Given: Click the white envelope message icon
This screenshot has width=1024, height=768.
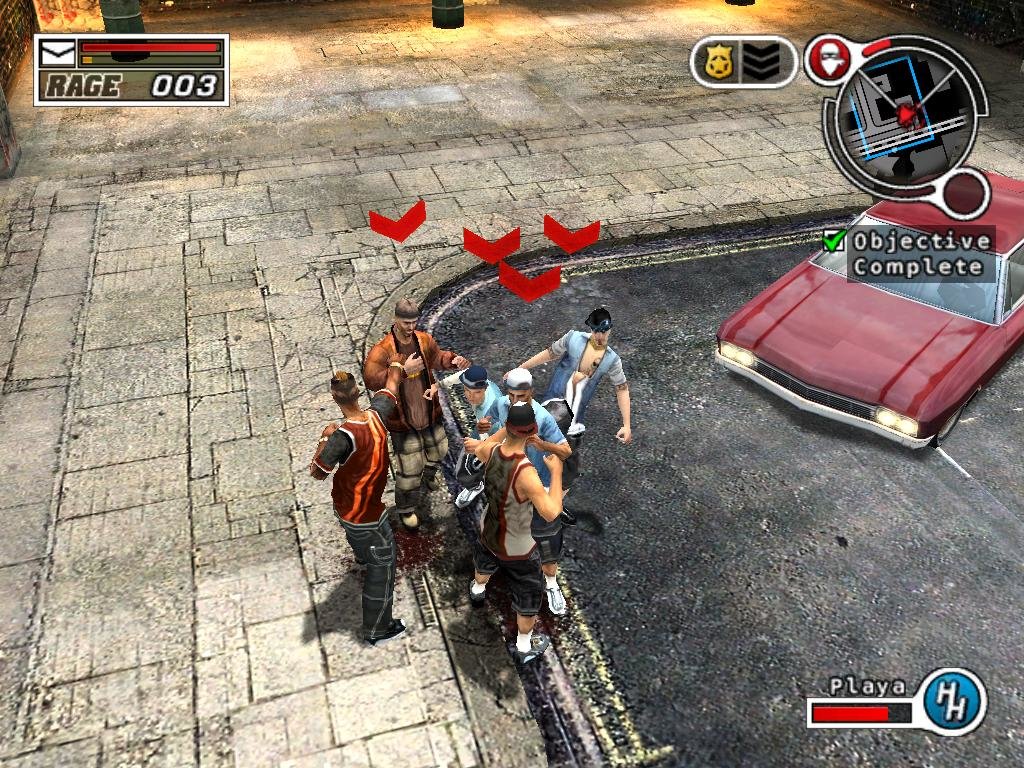Looking at the screenshot, I should [56, 49].
